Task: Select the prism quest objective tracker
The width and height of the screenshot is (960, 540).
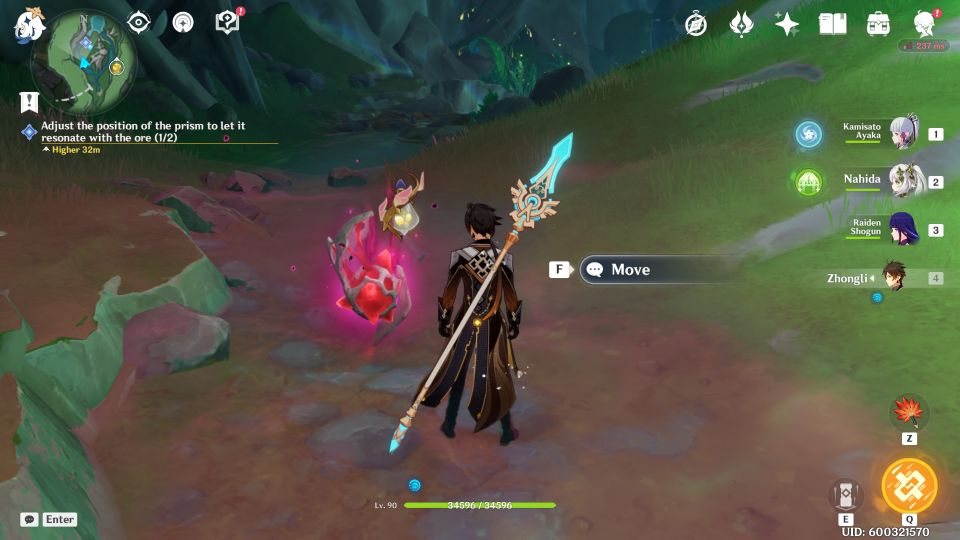Action: pos(143,131)
